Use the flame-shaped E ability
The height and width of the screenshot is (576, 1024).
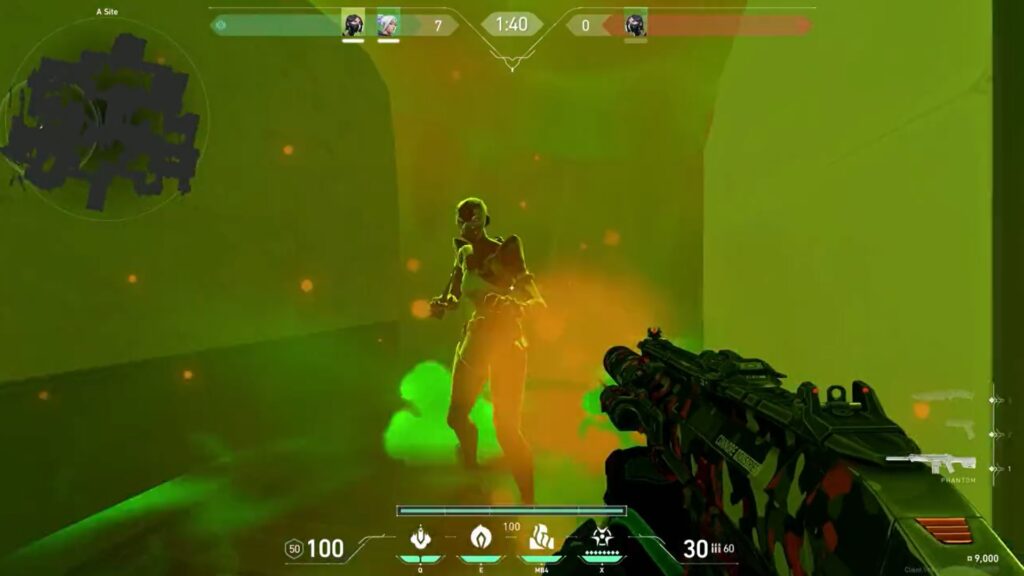click(481, 538)
